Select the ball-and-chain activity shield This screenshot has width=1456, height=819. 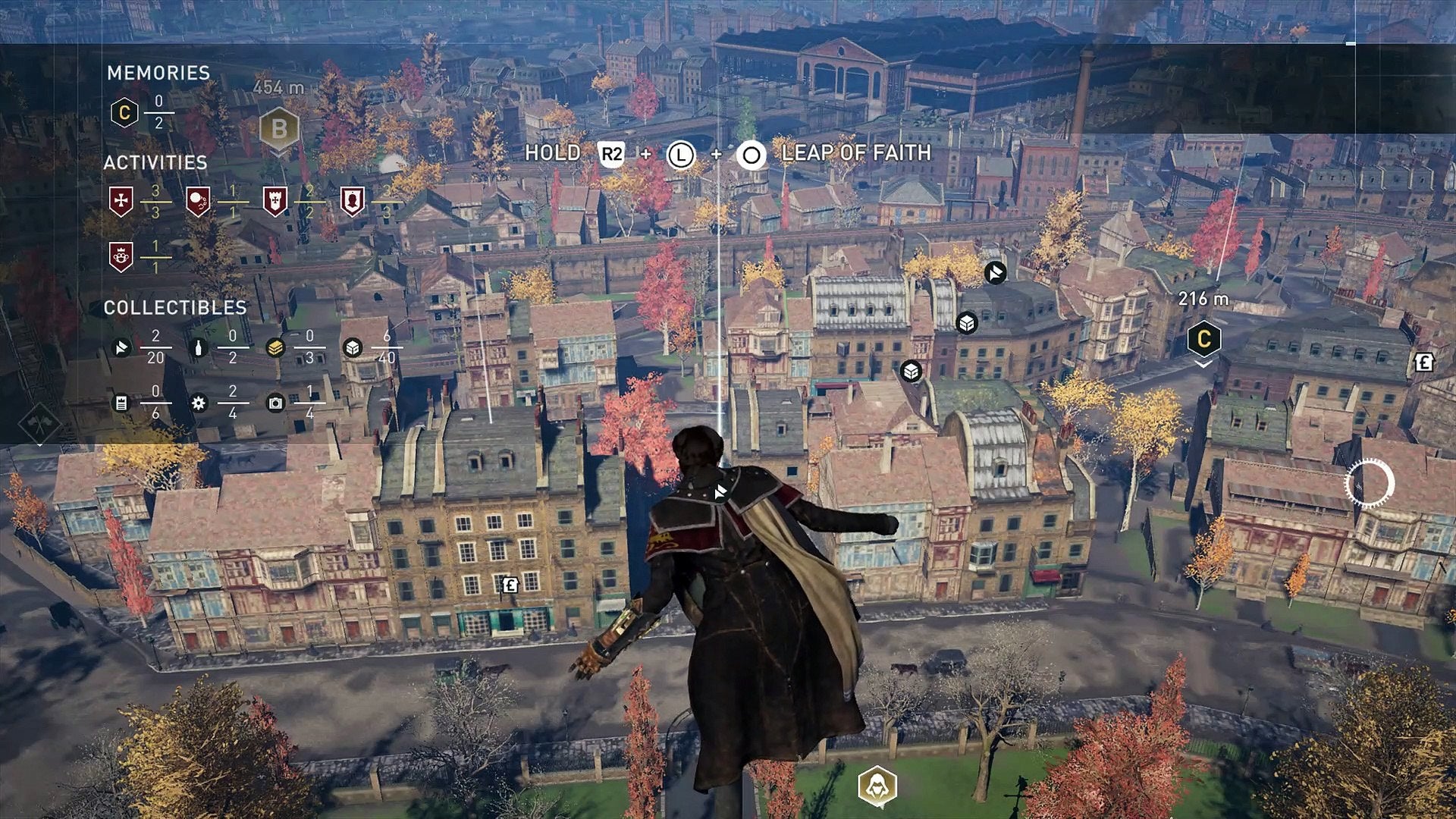pyautogui.click(x=198, y=201)
